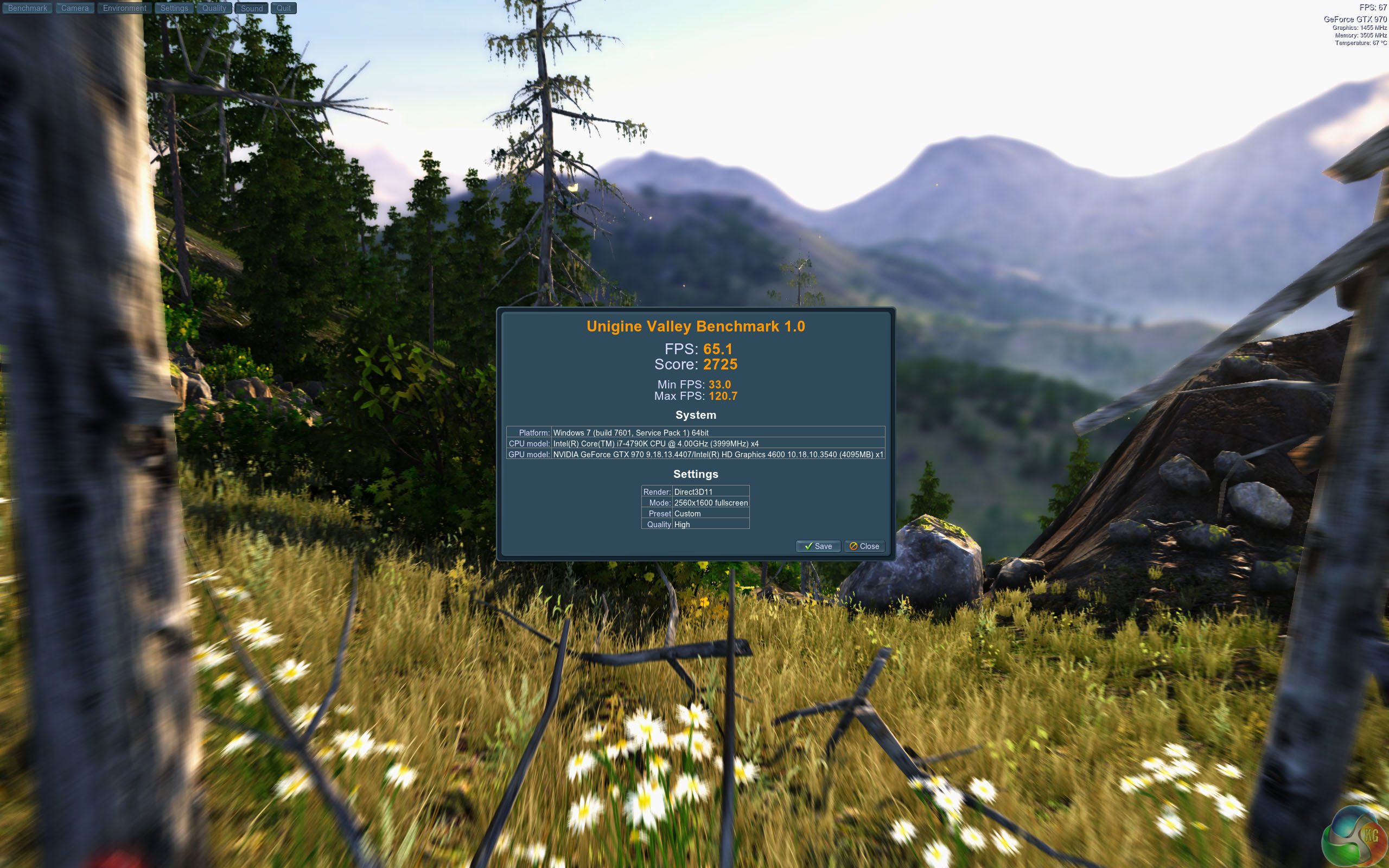Open the Camera menu
Viewport: 1389px width, 868px height.
75,8
